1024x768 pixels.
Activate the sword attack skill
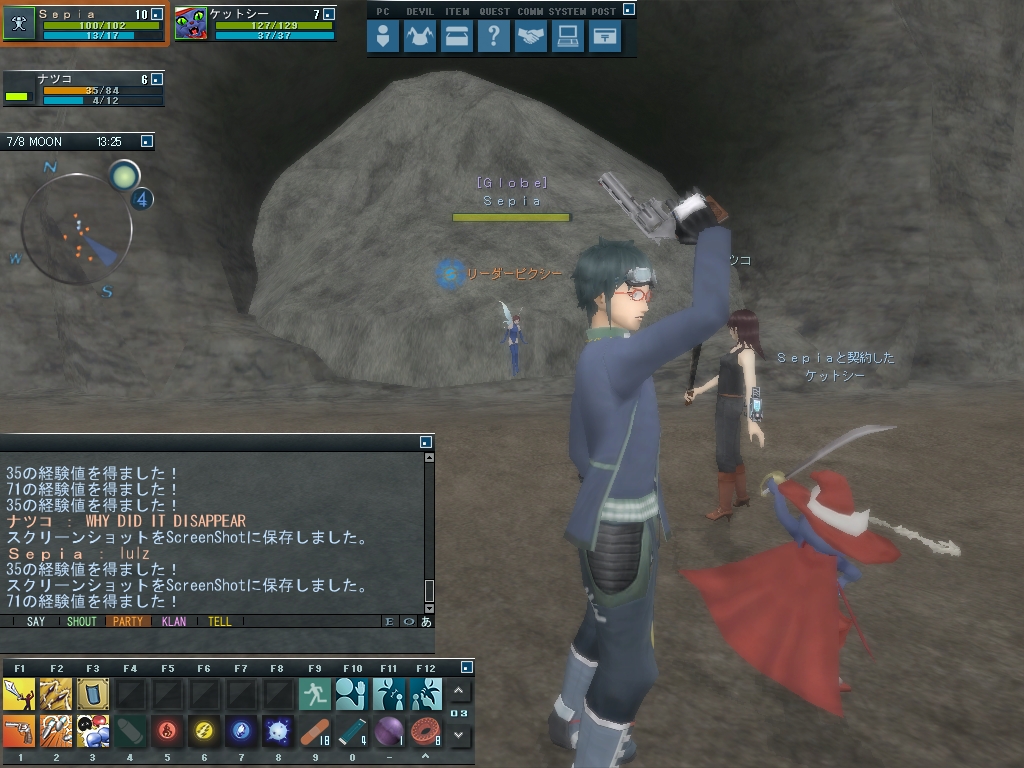click(19, 693)
